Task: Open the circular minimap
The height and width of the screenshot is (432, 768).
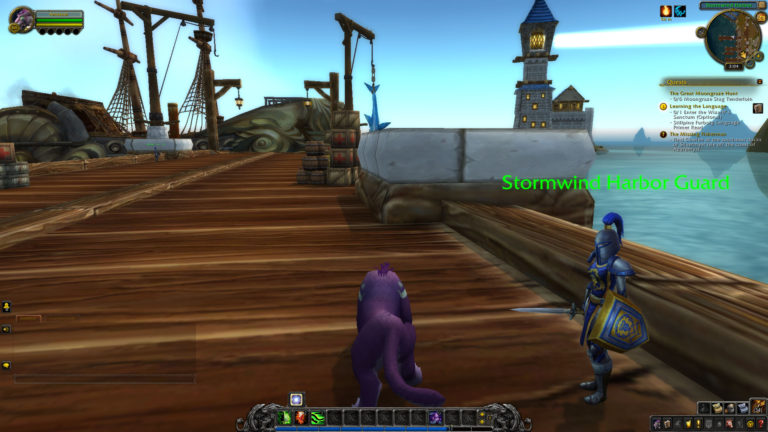Action: click(733, 38)
